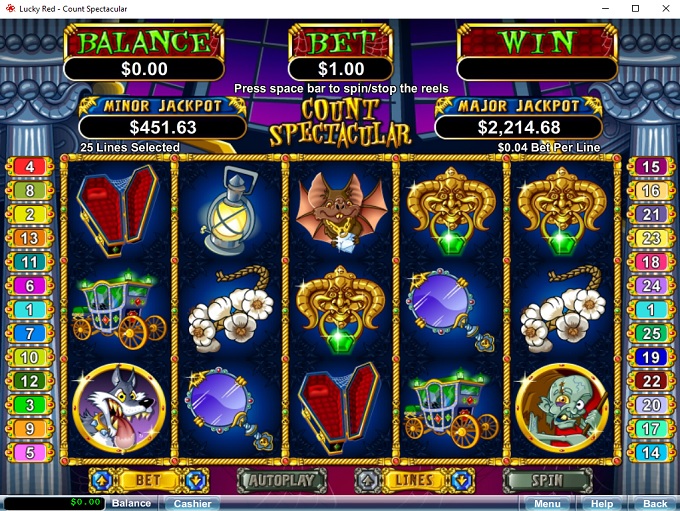Close the Lucky Red window
This screenshot has height=511, width=680.
[663, 8]
